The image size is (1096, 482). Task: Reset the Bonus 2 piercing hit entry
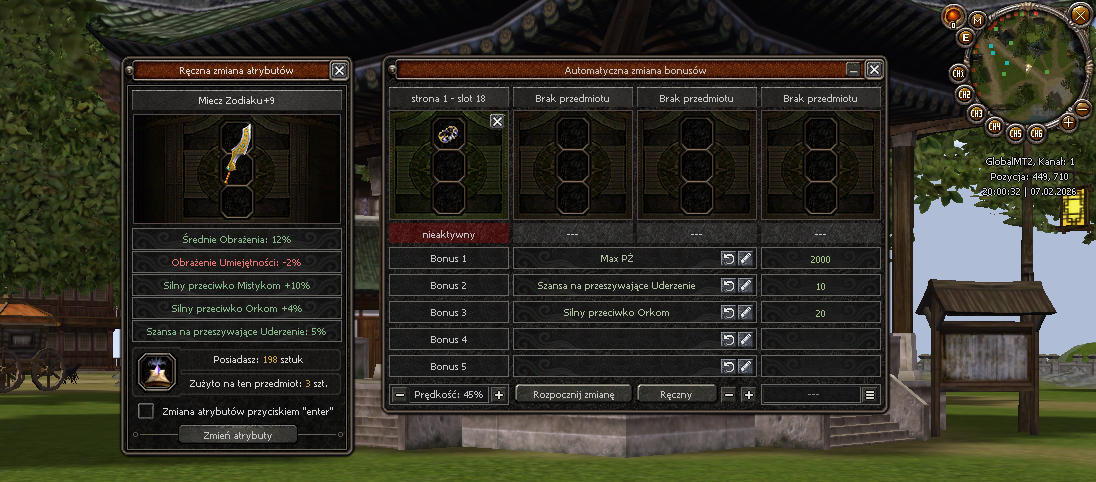click(x=728, y=286)
